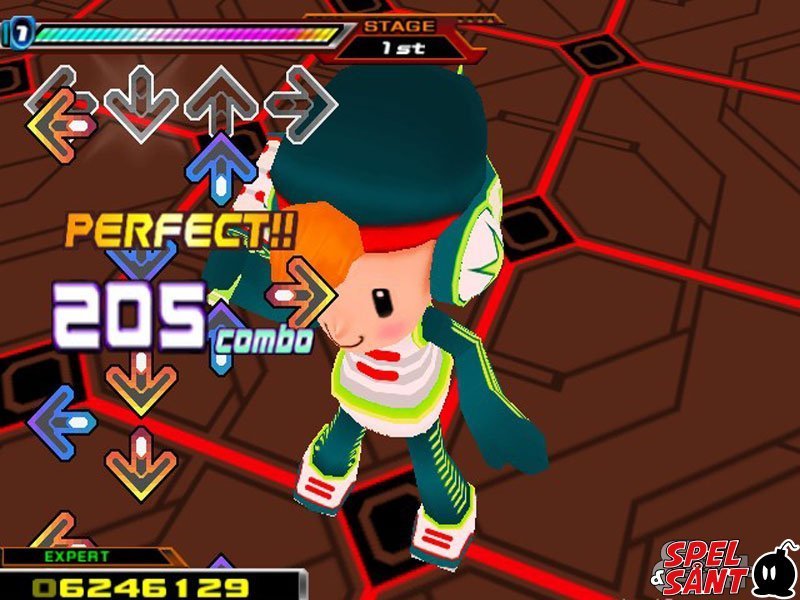Viewport: 800px width, 600px height.
Task: Tap the up step-zone receptor arrow
Action: click(x=221, y=100)
